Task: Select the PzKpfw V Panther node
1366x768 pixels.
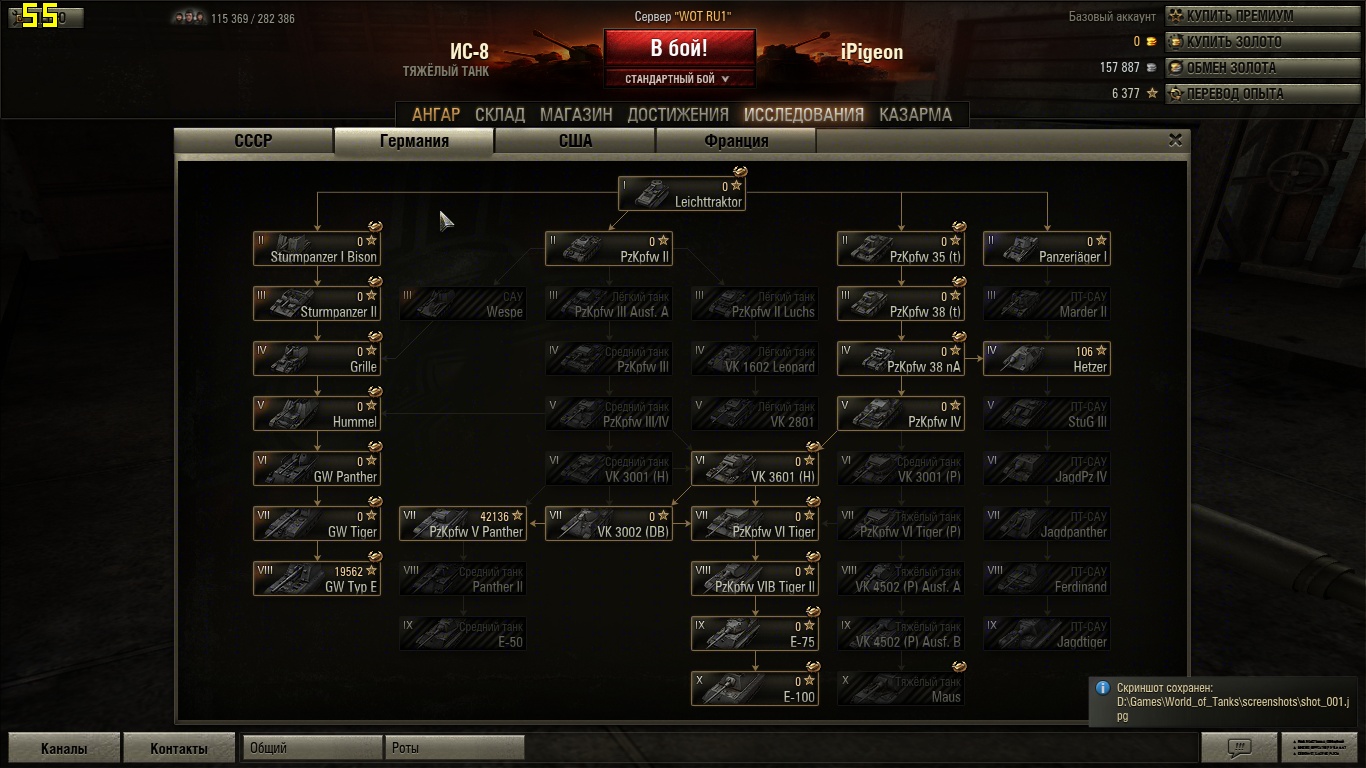Action: click(x=463, y=524)
